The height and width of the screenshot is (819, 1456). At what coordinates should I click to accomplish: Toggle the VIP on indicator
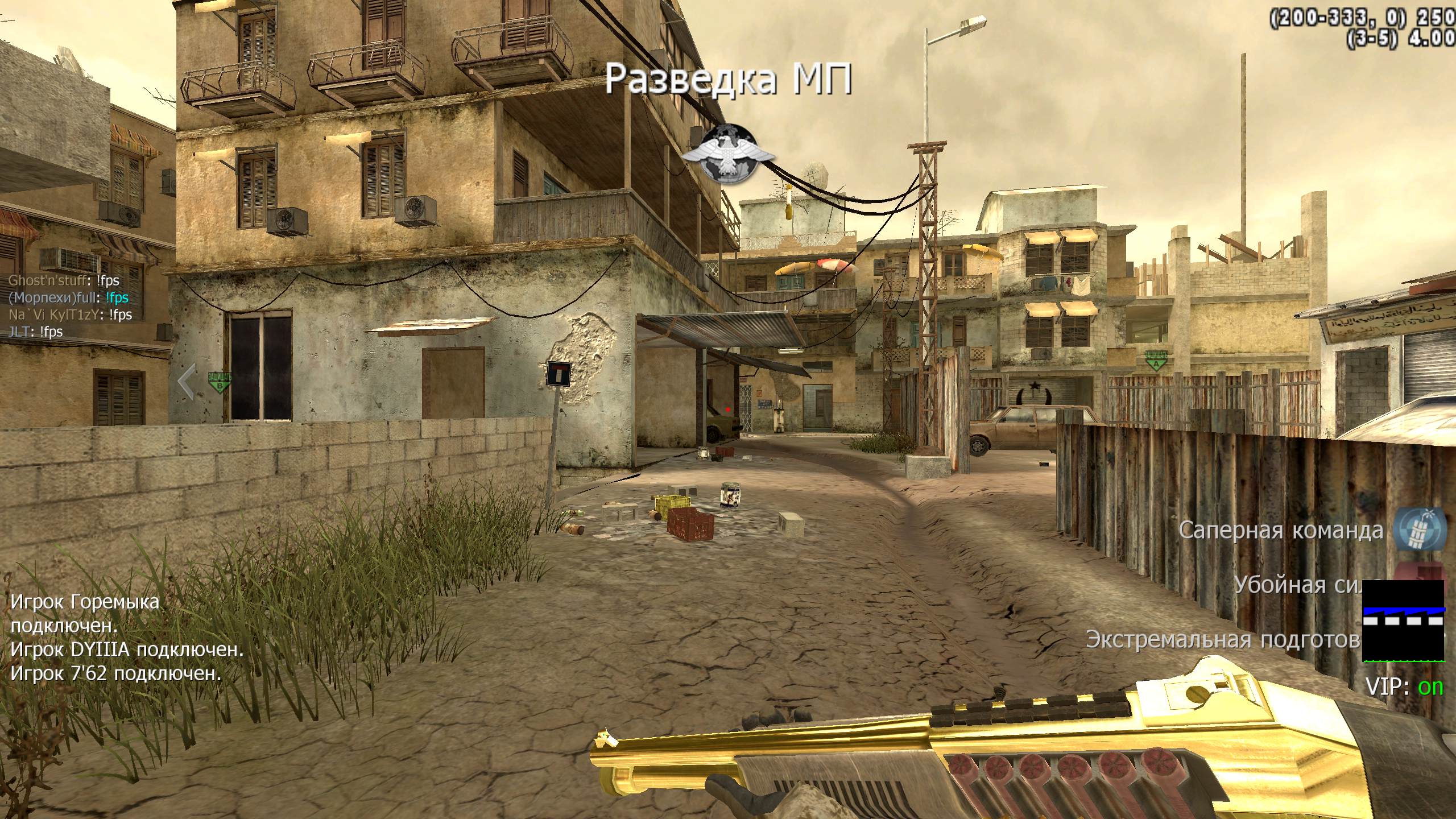[1404, 687]
